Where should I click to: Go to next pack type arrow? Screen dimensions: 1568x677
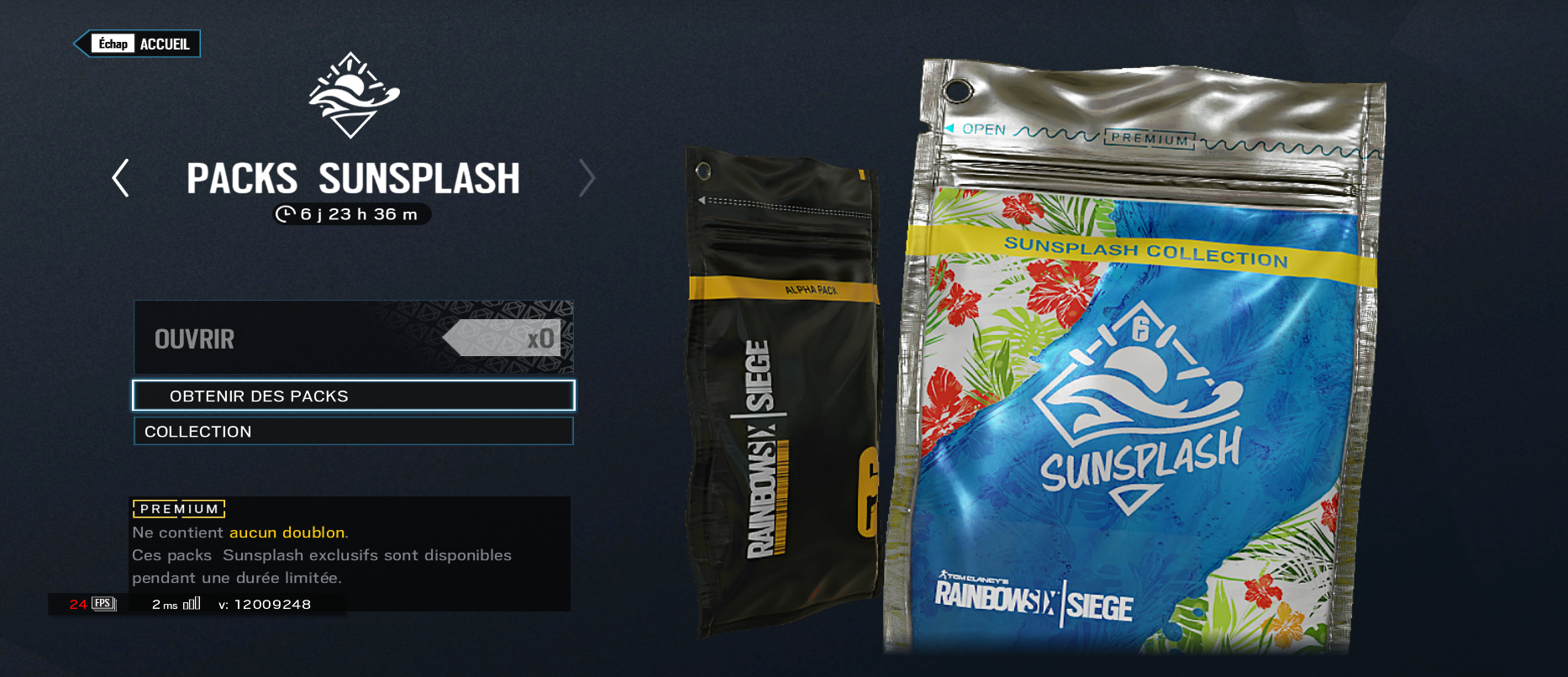click(x=587, y=178)
